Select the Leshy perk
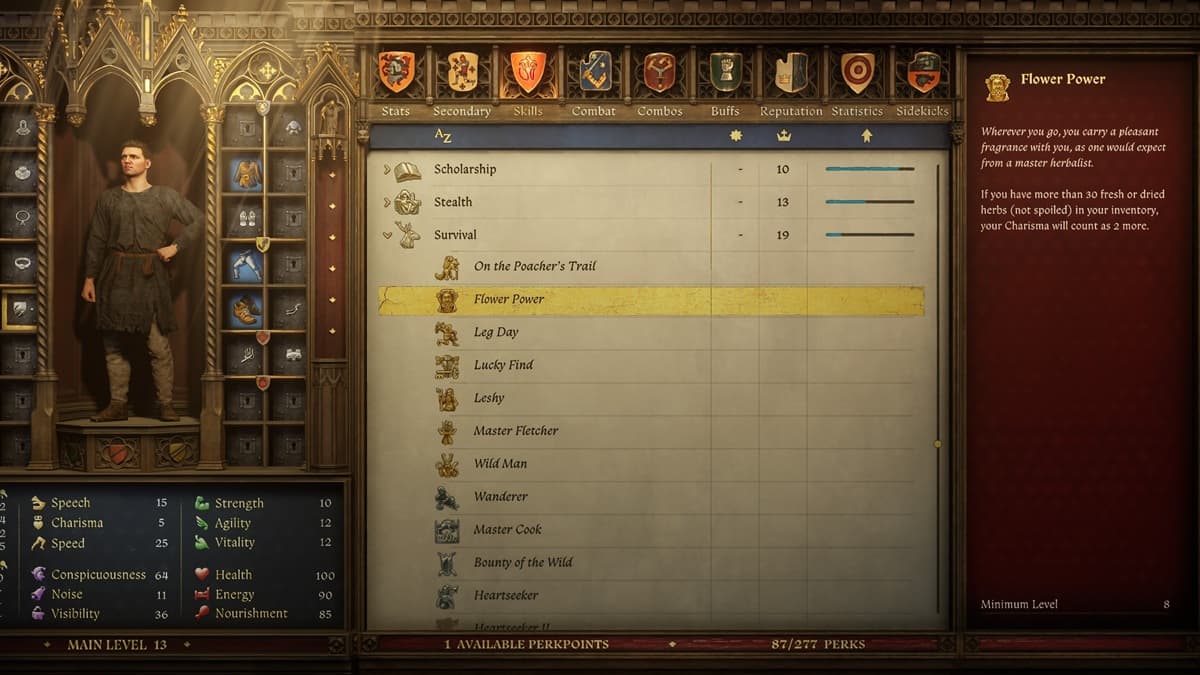 489,398
